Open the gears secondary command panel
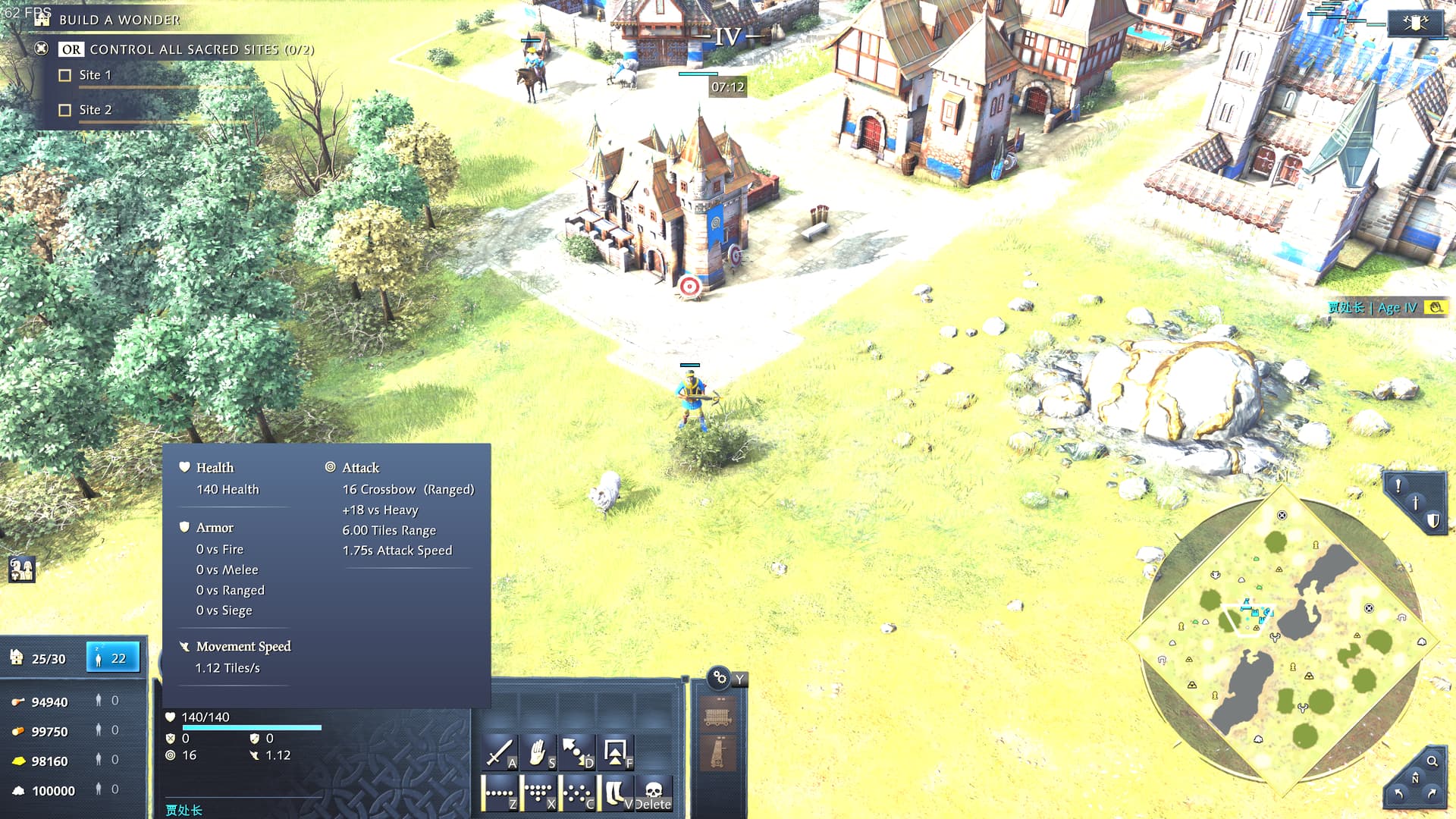This screenshot has width=1456, height=819. 719,677
